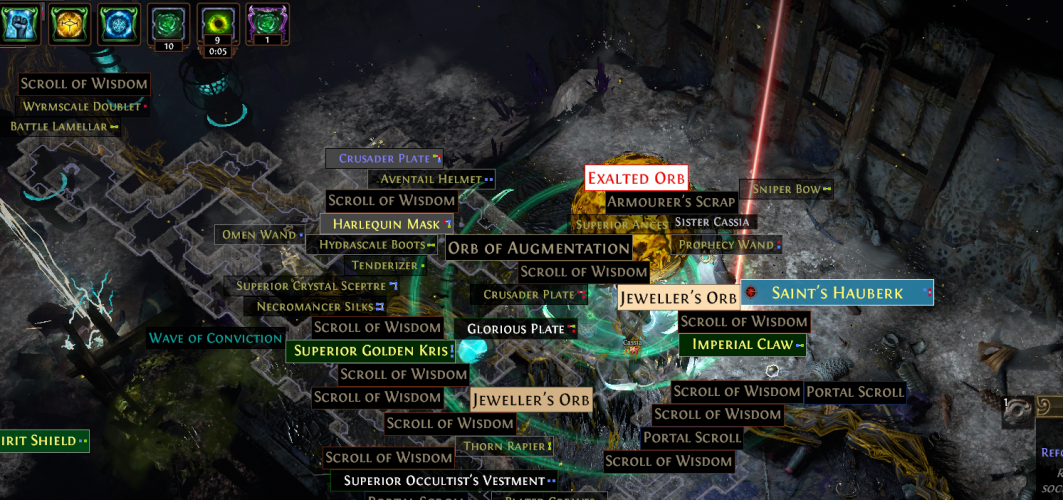
Task: Select the Superior Golden Kris label
Action: (x=370, y=351)
